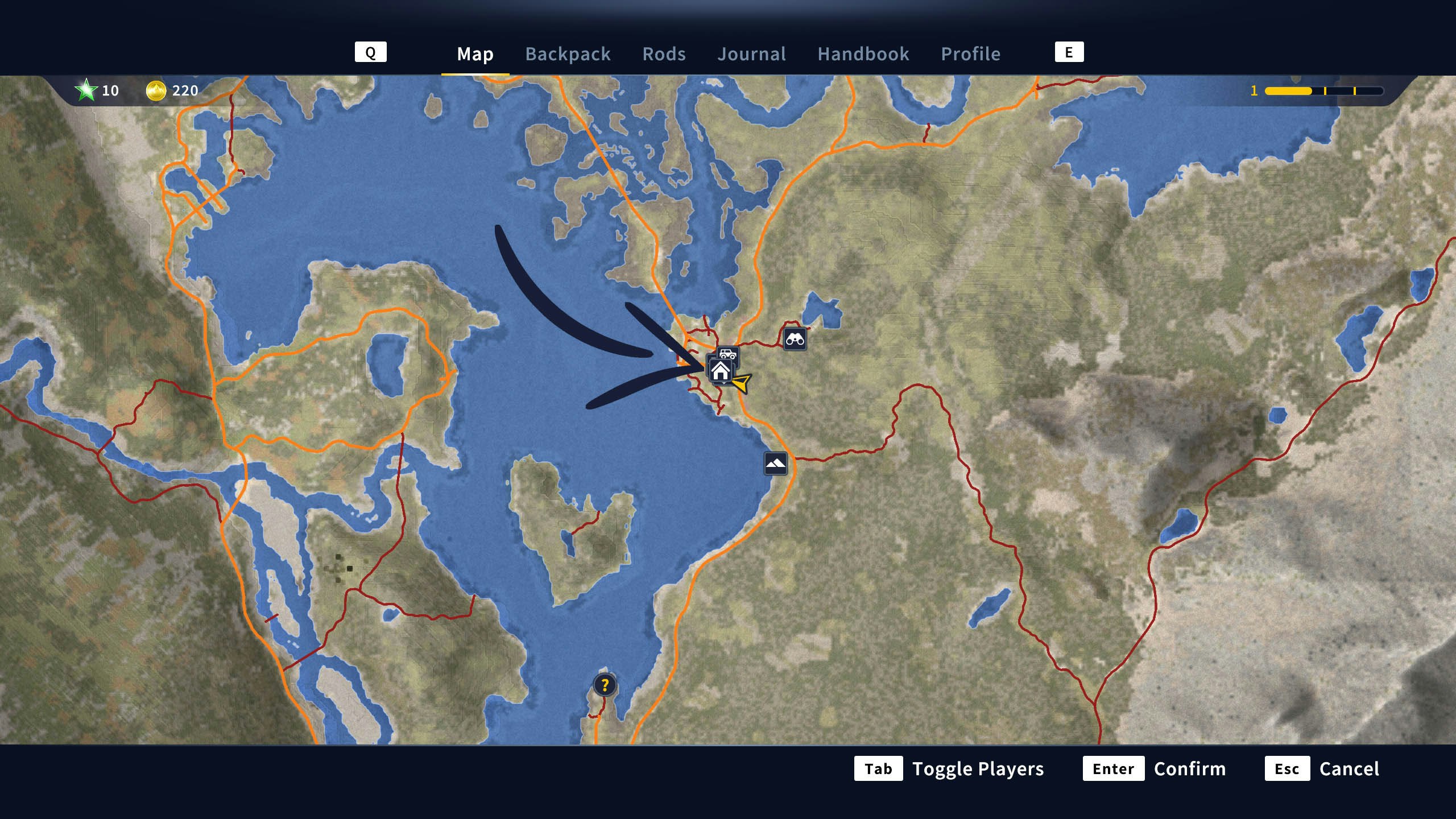The image size is (1456, 819).
Task: Switch to the Backpack tab
Action: coord(568,54)
